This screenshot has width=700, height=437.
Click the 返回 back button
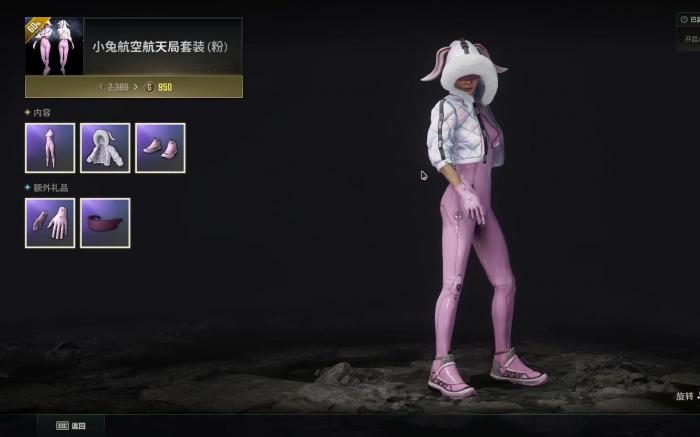coord(71,425)
